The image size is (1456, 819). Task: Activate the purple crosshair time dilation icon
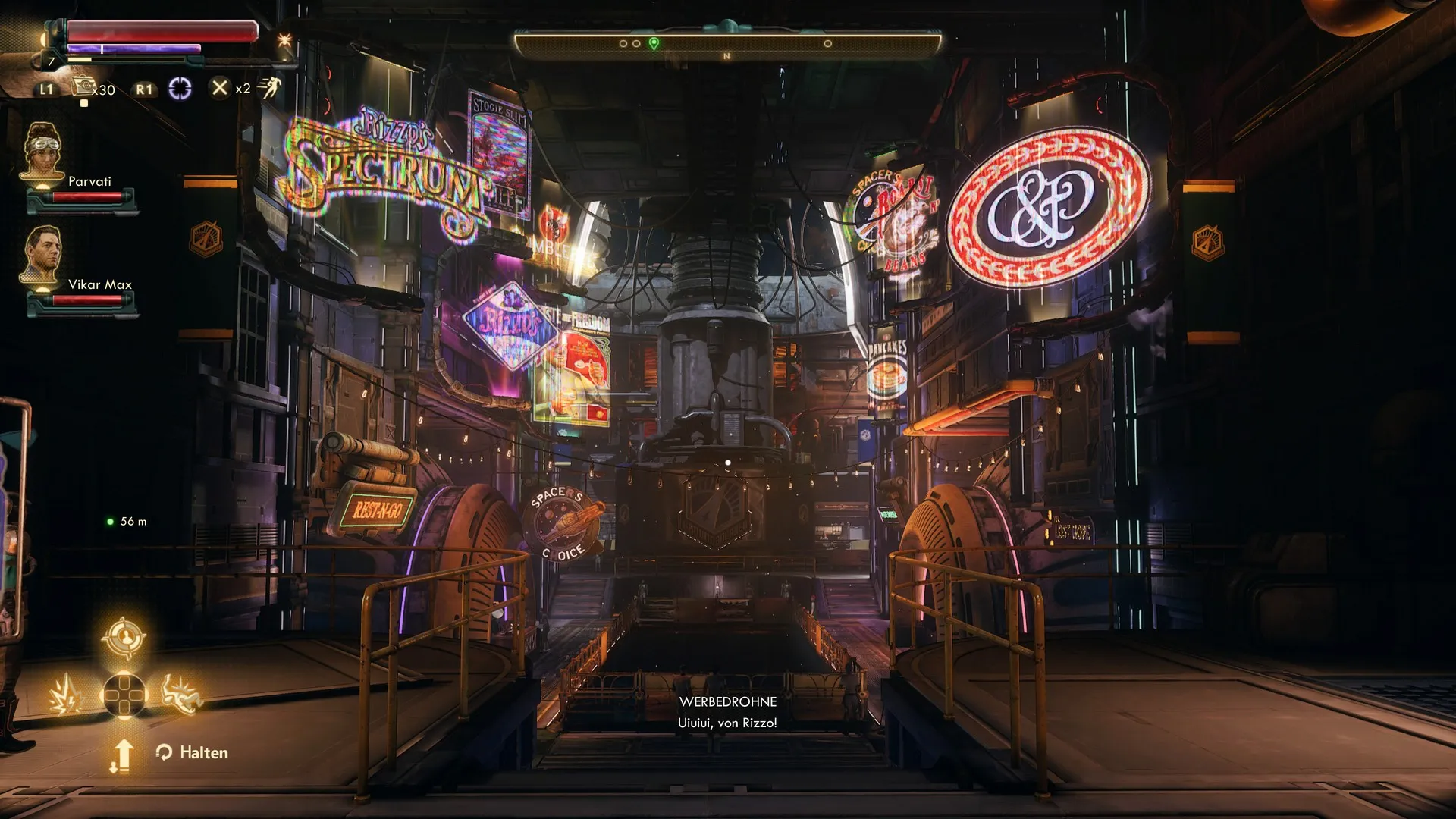point(180,89)
